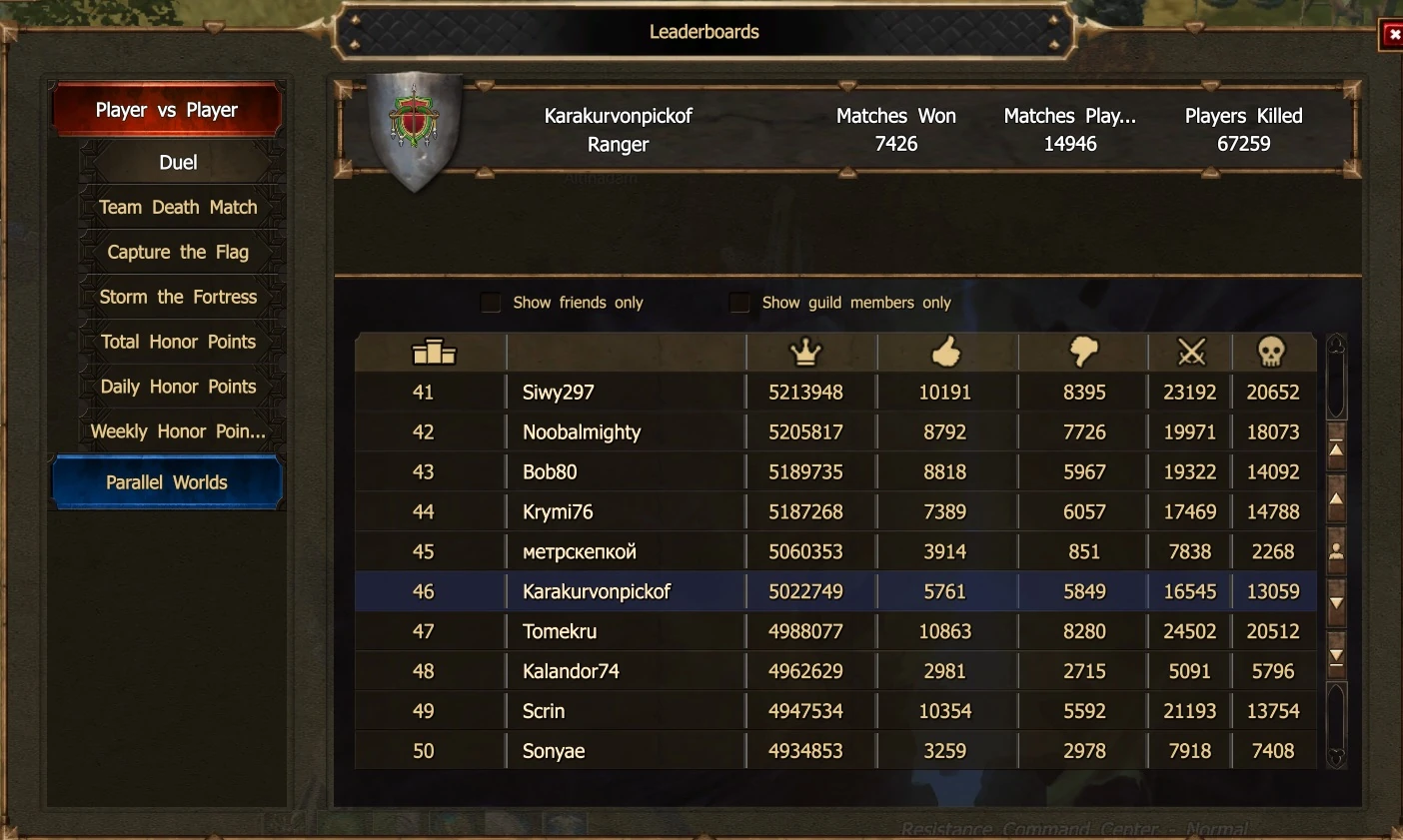Image resolution: width=1403 pixels, height=840 pixels.
Task: Click the skull deaths column icon
Action: pyautogui.click(x=1273, y=352)
